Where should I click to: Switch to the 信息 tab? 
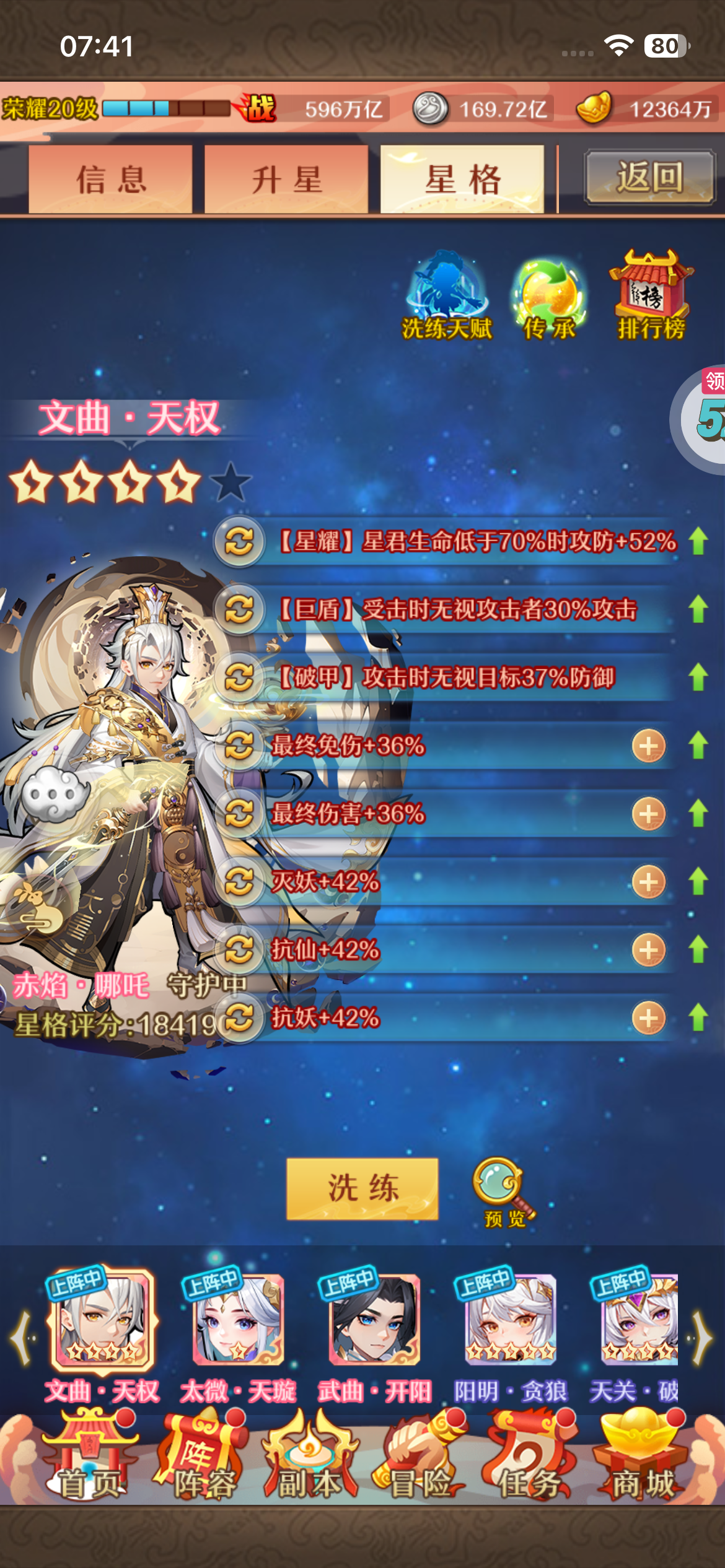[110, 180]
